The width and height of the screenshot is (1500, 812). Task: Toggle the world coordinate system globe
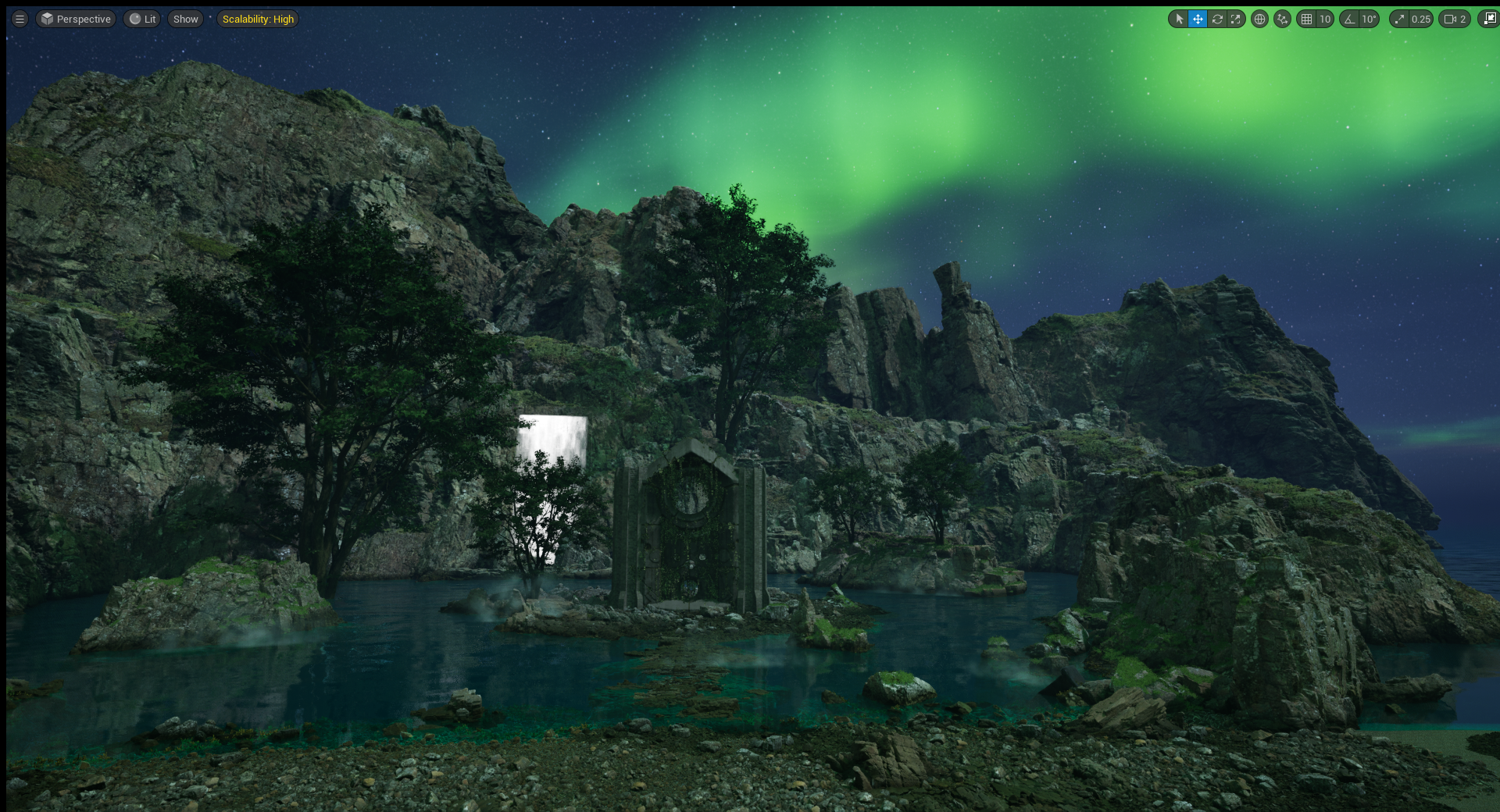pyautogui.click(x=1259, y=19)
